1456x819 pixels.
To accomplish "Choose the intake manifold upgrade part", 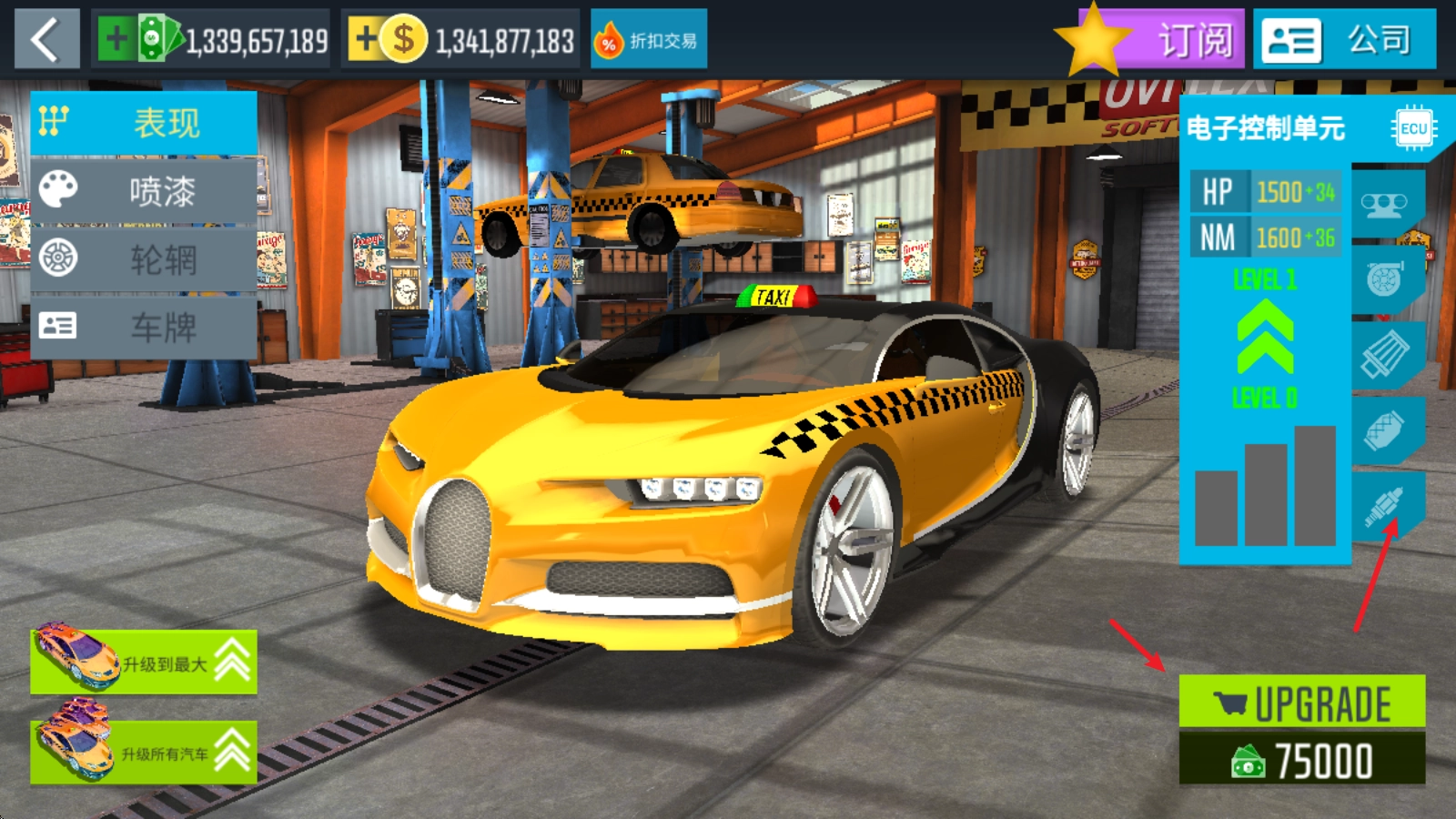I will [x=1384, y=205].
